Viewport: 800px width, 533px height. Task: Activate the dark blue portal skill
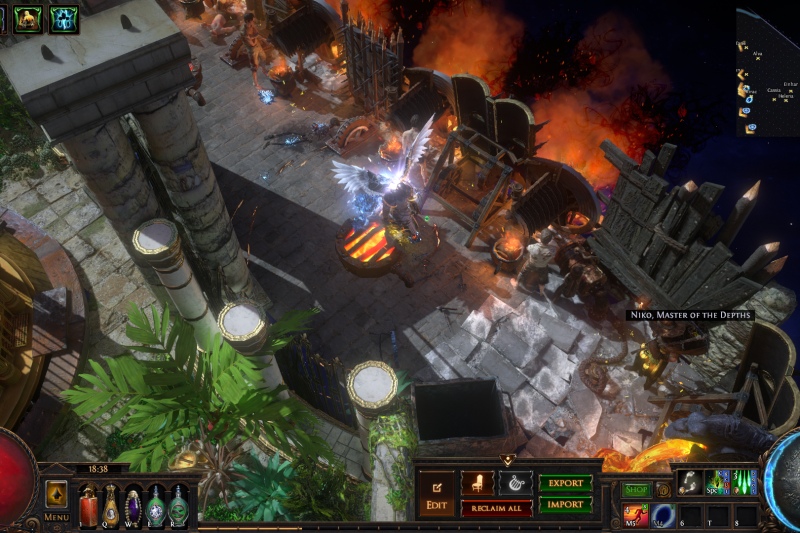(663, 515)
